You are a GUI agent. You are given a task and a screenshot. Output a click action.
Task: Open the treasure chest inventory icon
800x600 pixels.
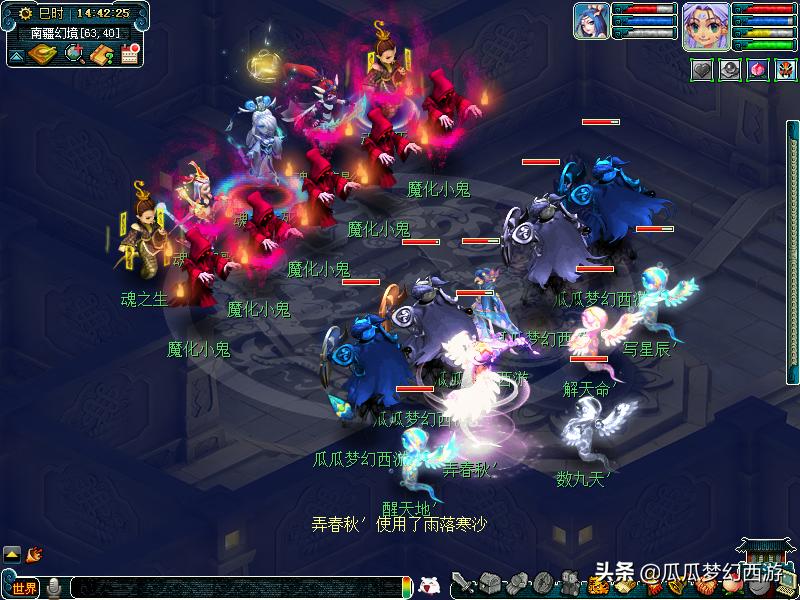[x=490, y=583]
